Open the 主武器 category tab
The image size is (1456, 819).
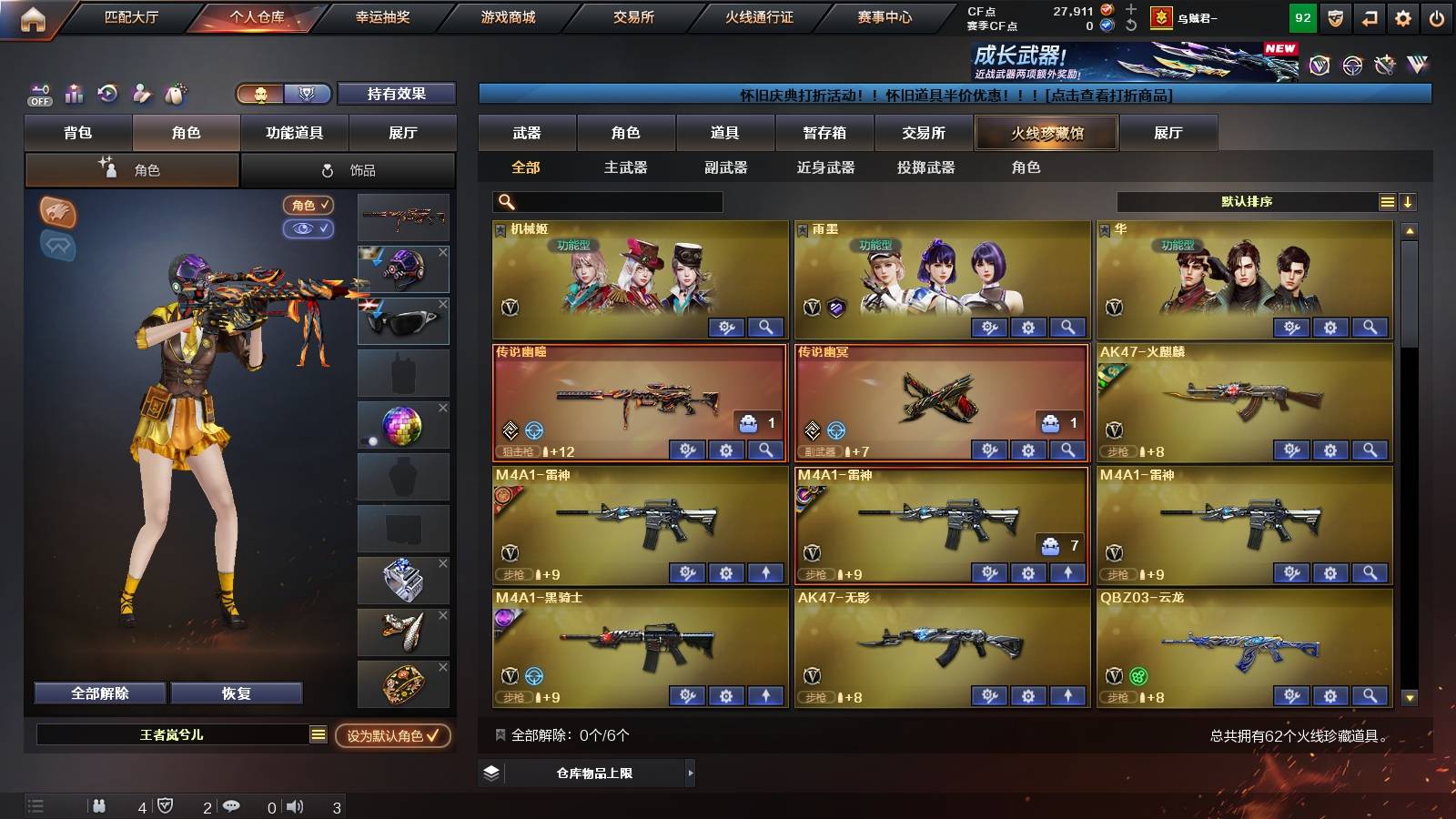pyautogui.click(x=627, y=167)
